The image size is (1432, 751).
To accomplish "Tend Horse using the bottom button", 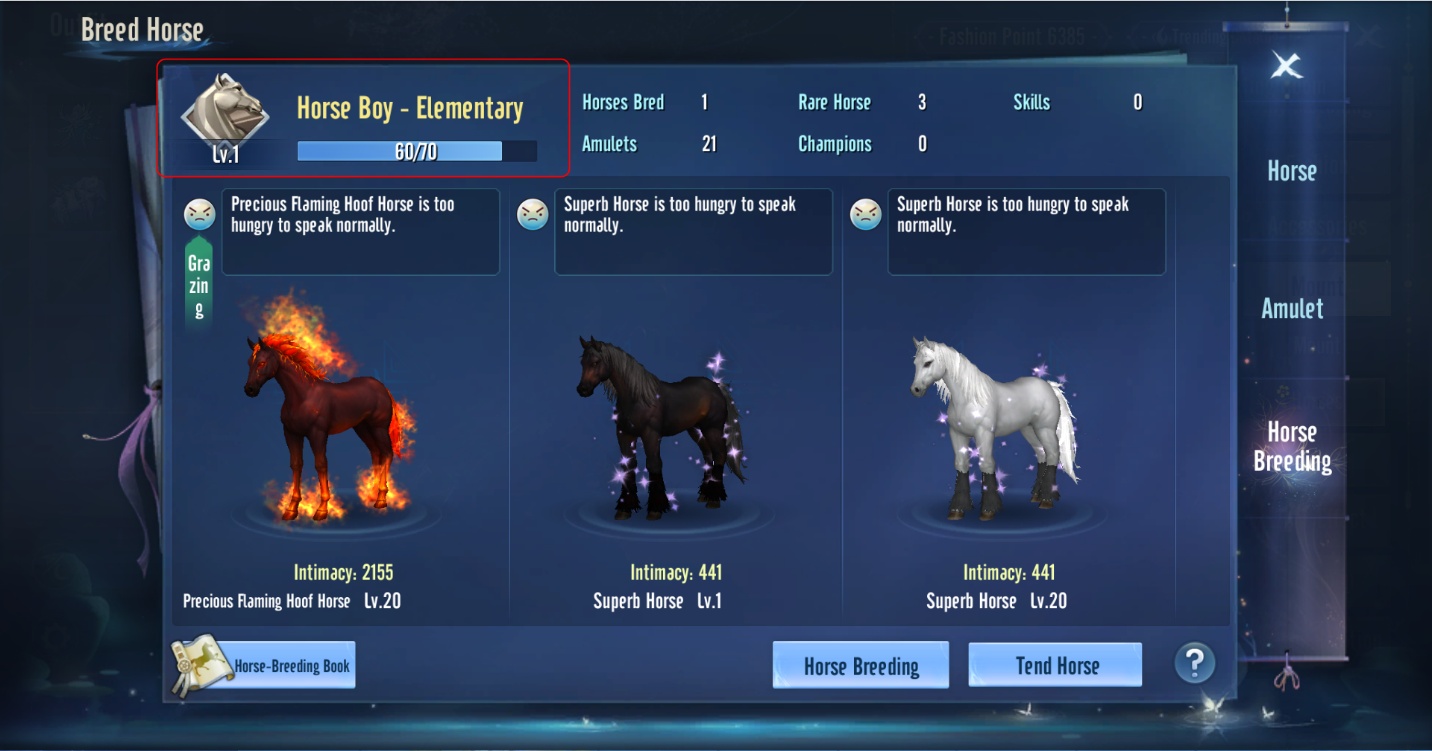I will (x=1056, y=666).
